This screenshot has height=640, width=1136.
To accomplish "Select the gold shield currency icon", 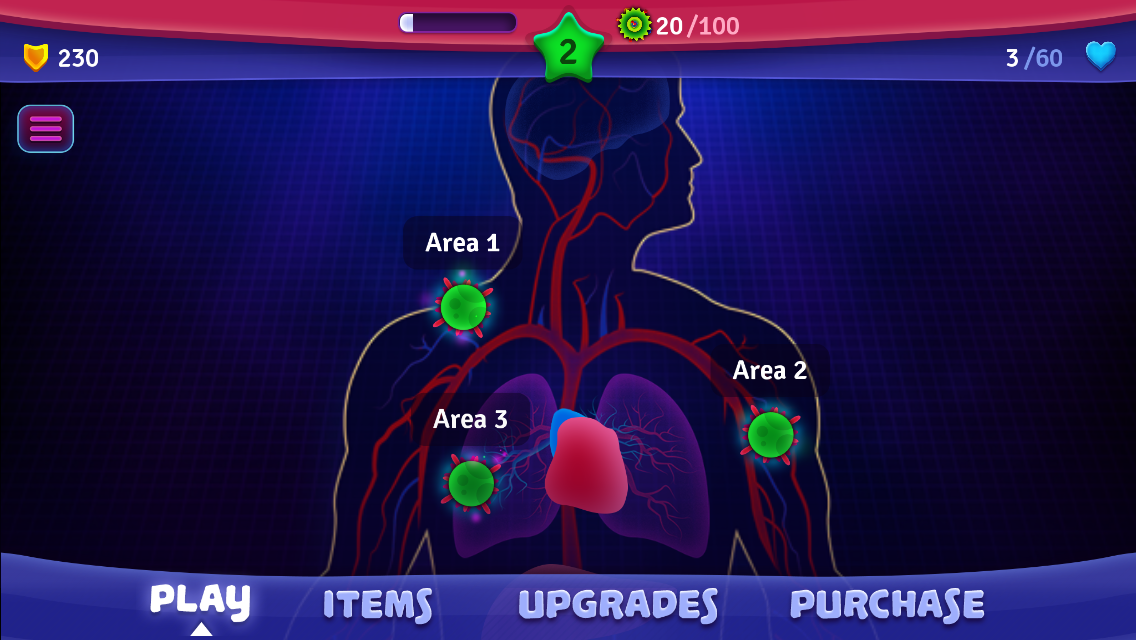I will [36, 58].
